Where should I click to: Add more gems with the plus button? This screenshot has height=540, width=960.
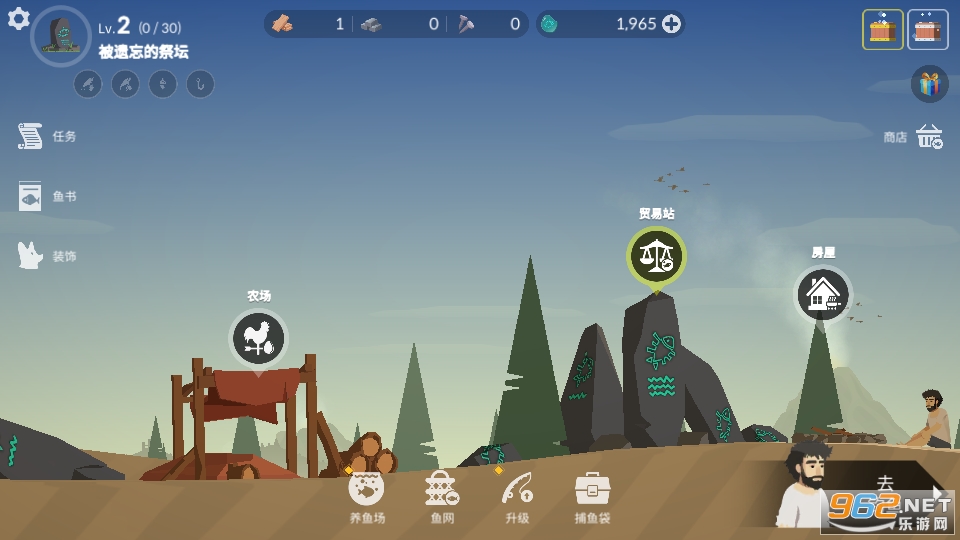click(672, 24)
